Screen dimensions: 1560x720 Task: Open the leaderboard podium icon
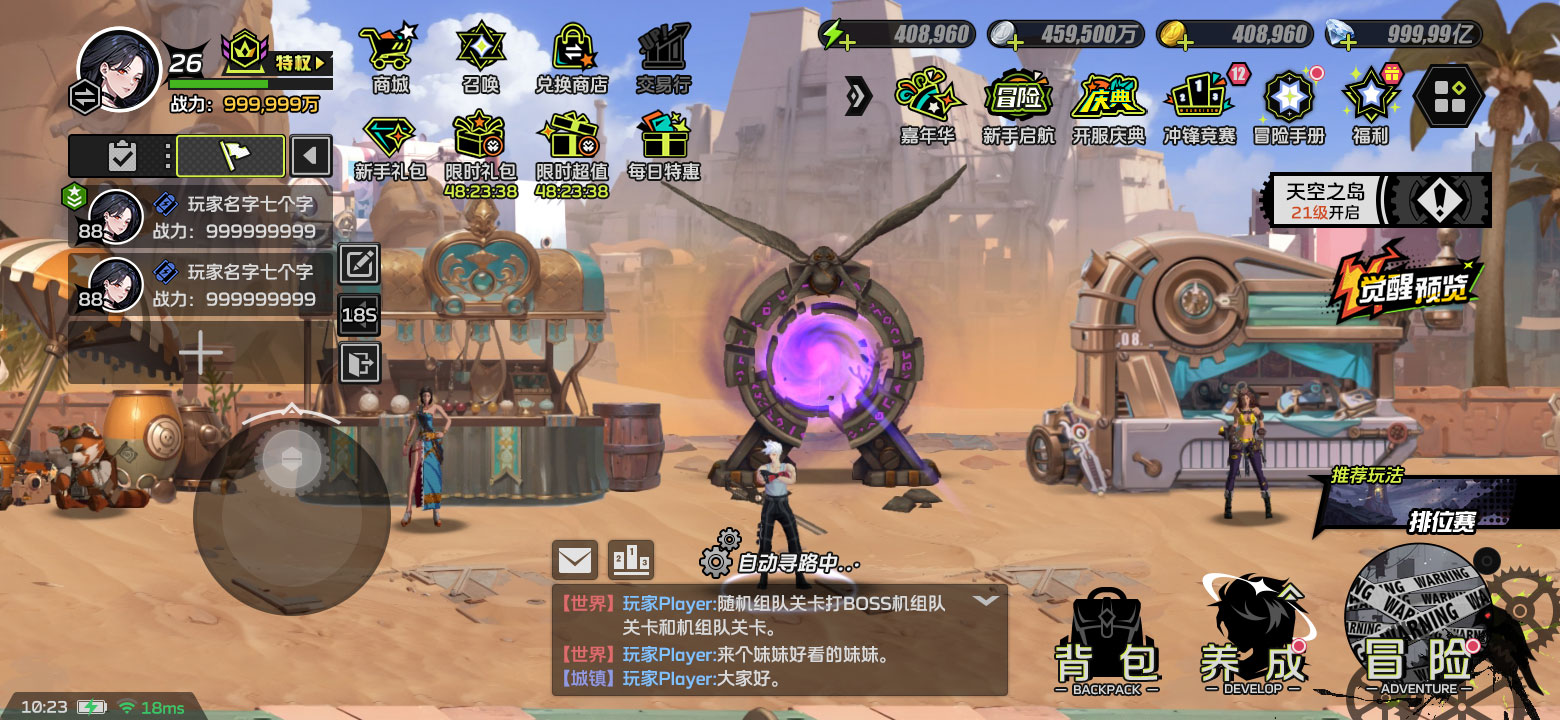coord(631,560)
